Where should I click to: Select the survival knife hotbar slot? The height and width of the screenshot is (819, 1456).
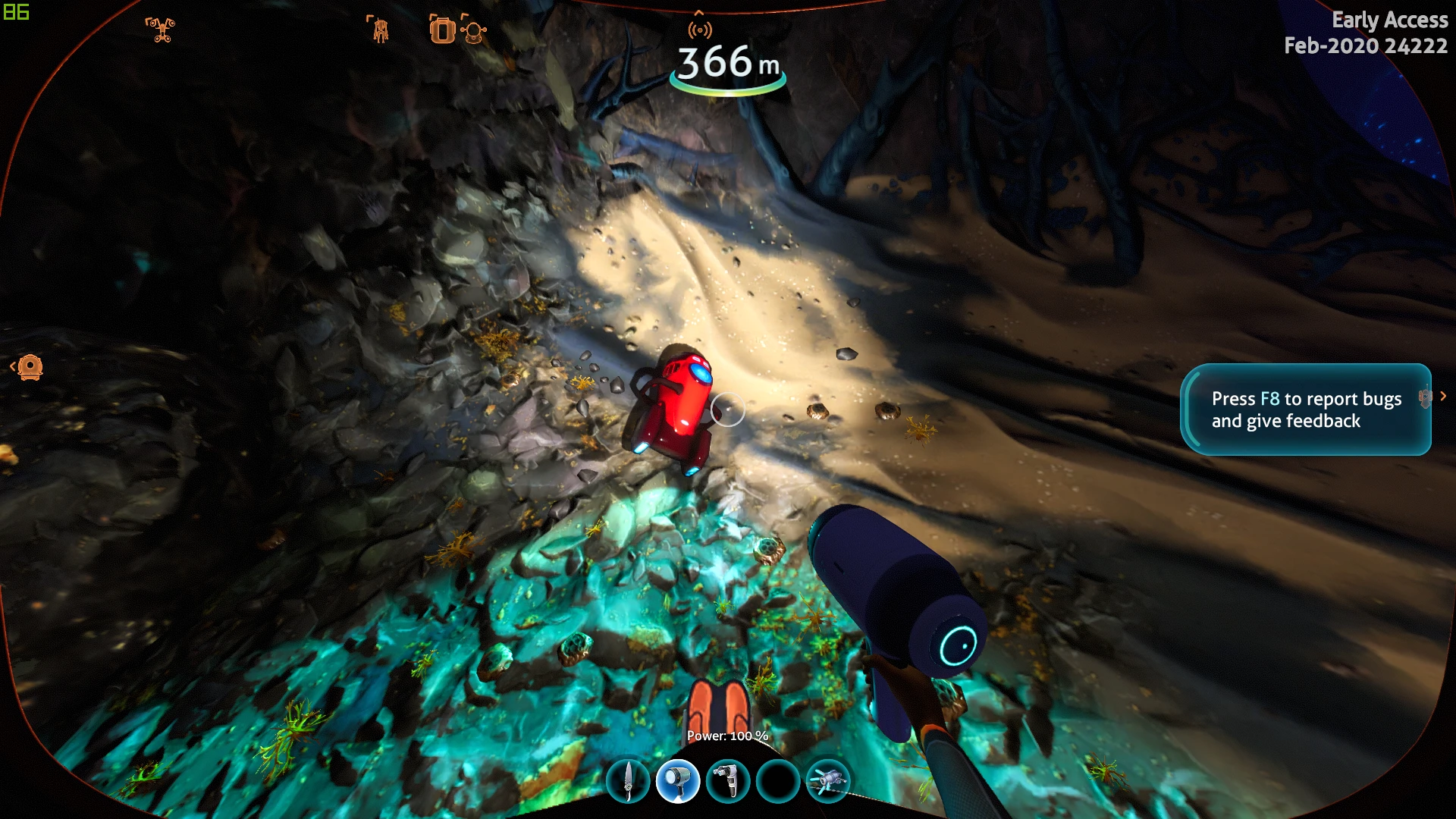click(x=628, y=780)
